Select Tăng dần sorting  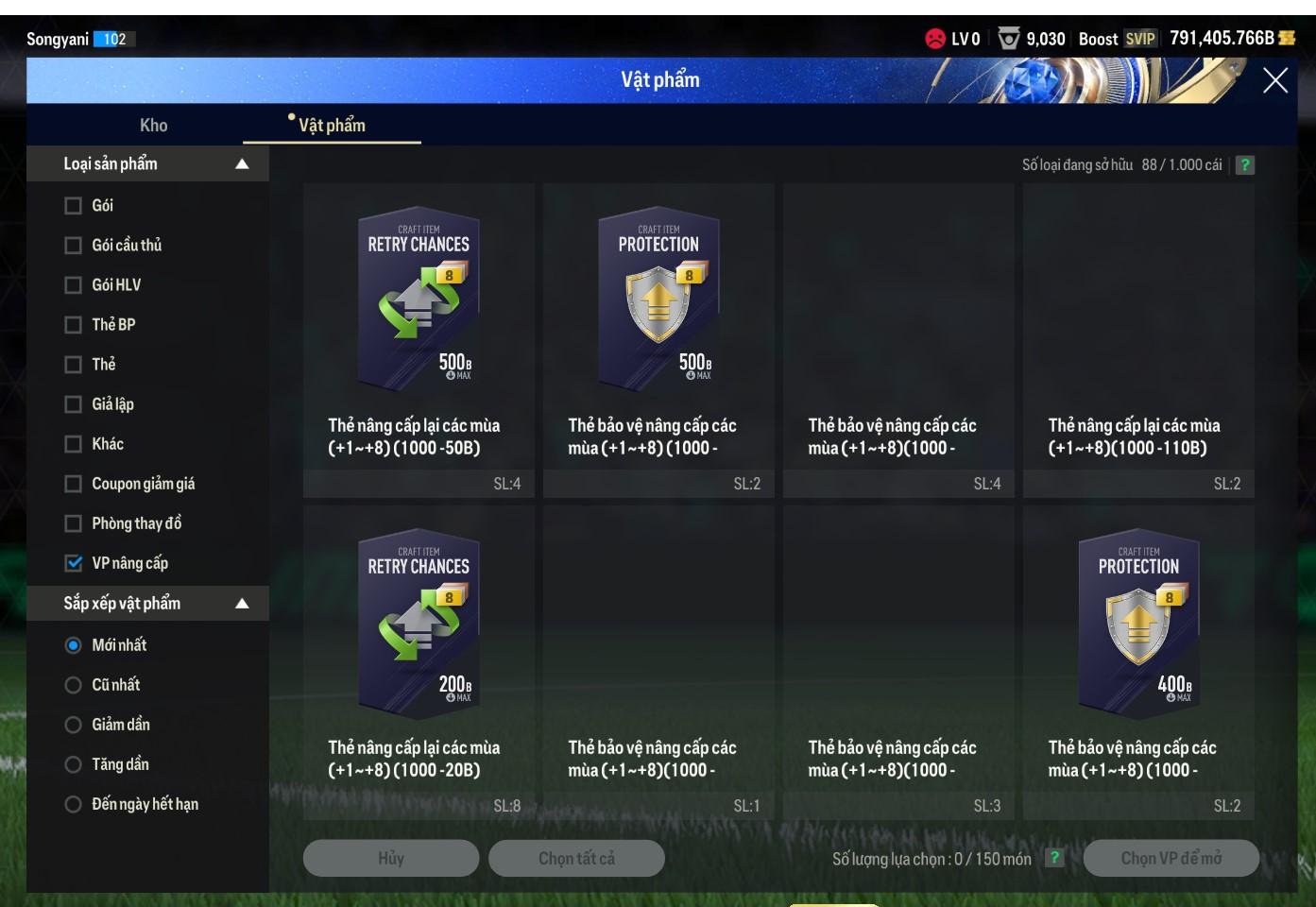[73, 764]
